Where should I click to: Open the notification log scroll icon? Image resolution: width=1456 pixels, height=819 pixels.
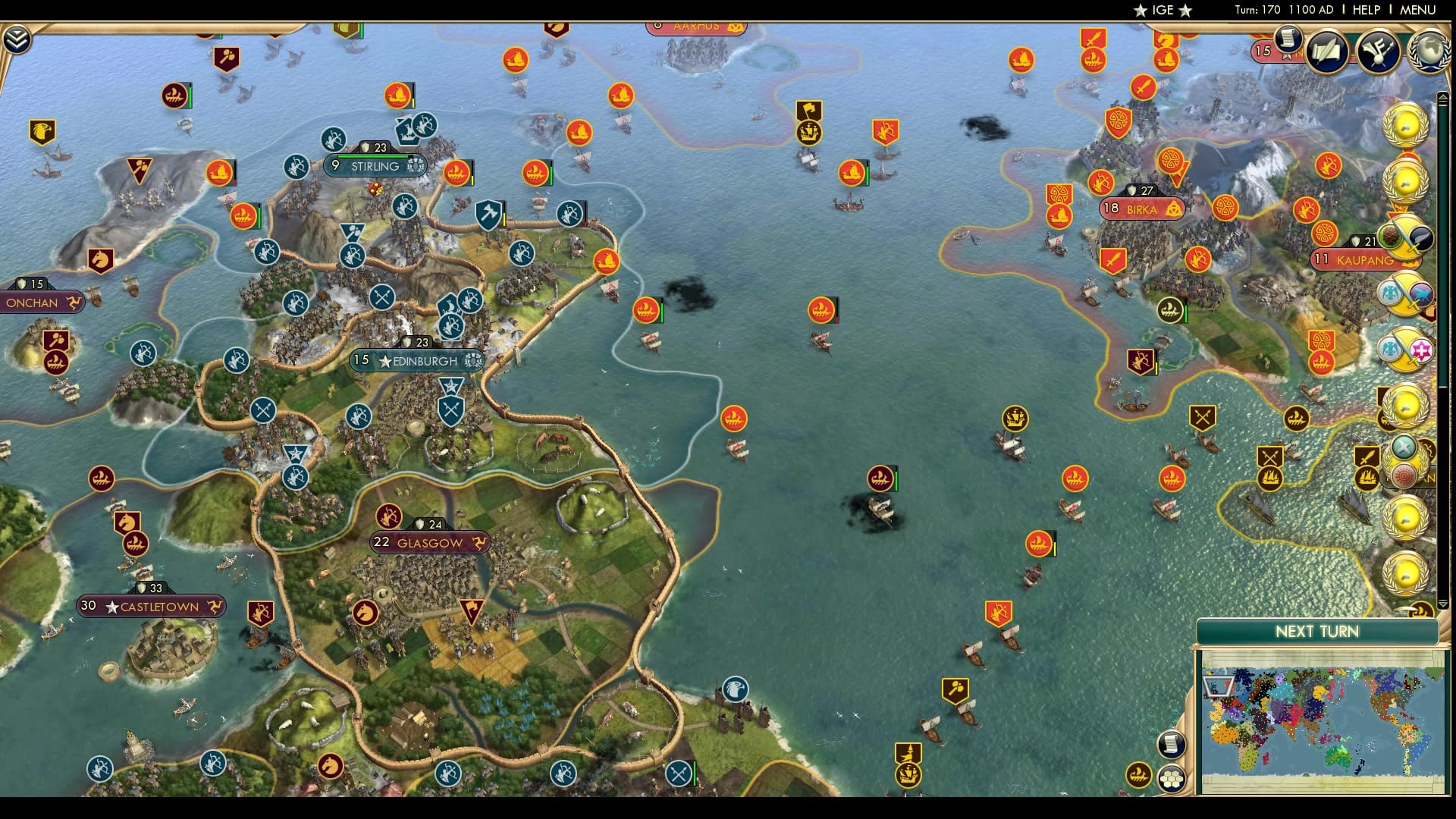(1170, 744)
